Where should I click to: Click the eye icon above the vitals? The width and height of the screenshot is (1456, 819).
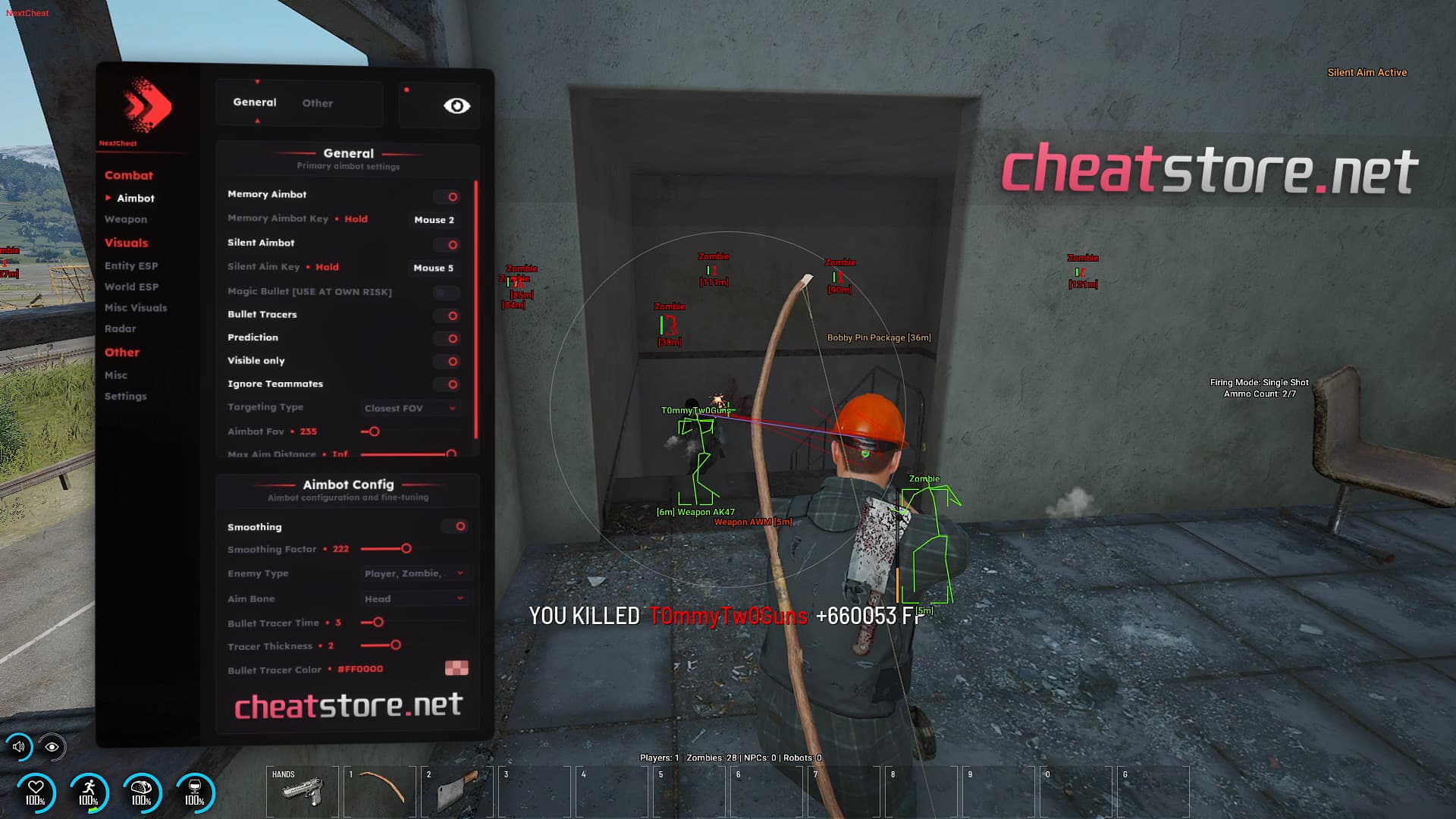click(52, 748)
